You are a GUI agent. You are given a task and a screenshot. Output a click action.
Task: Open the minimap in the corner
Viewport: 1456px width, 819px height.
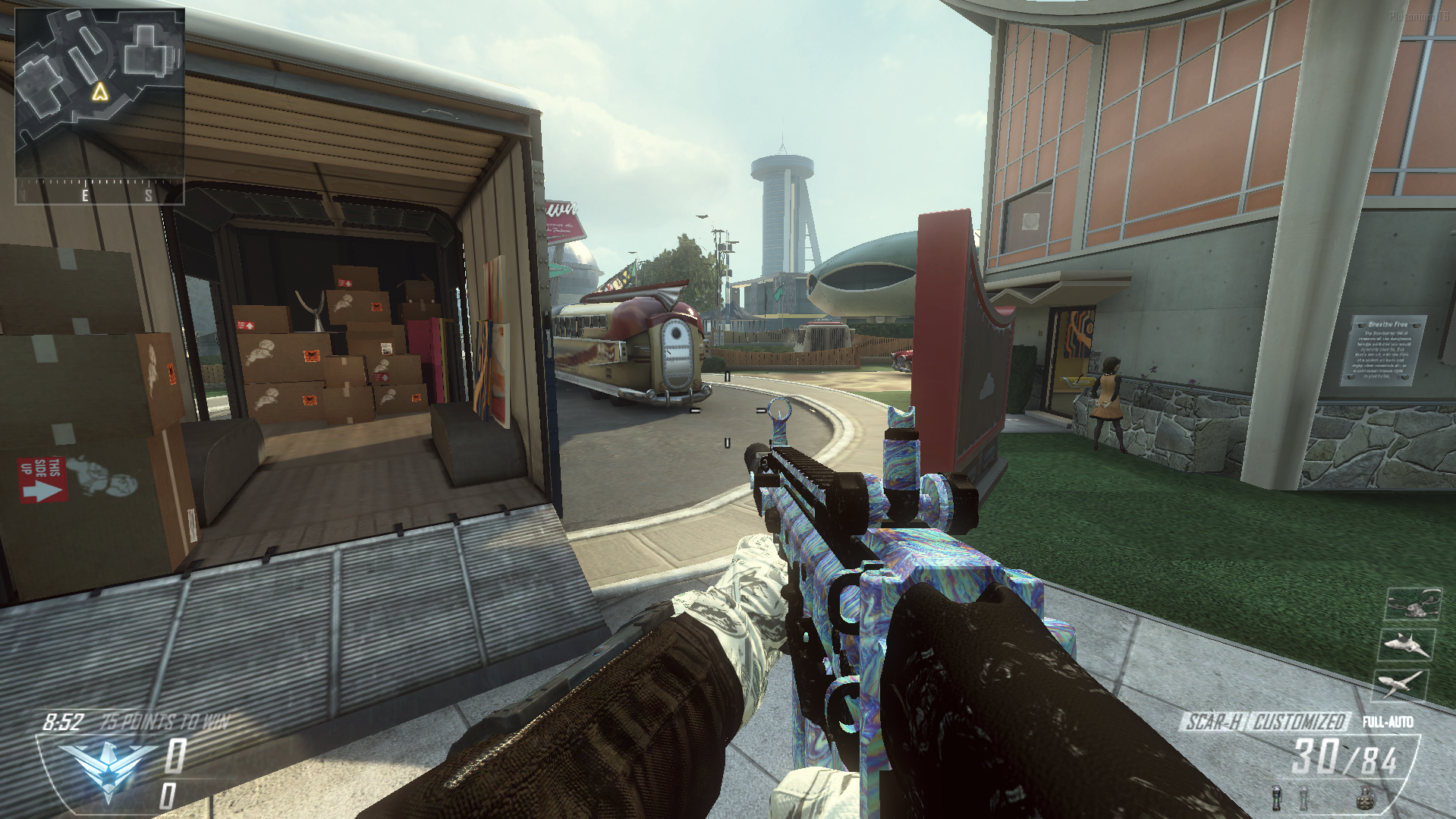tap(99, 93)
